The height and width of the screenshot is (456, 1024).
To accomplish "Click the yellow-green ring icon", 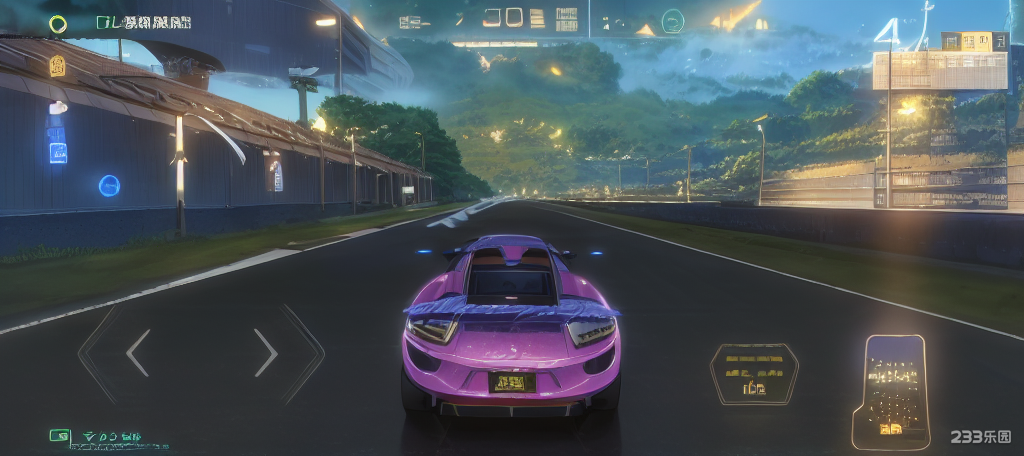I will [58, 23].
